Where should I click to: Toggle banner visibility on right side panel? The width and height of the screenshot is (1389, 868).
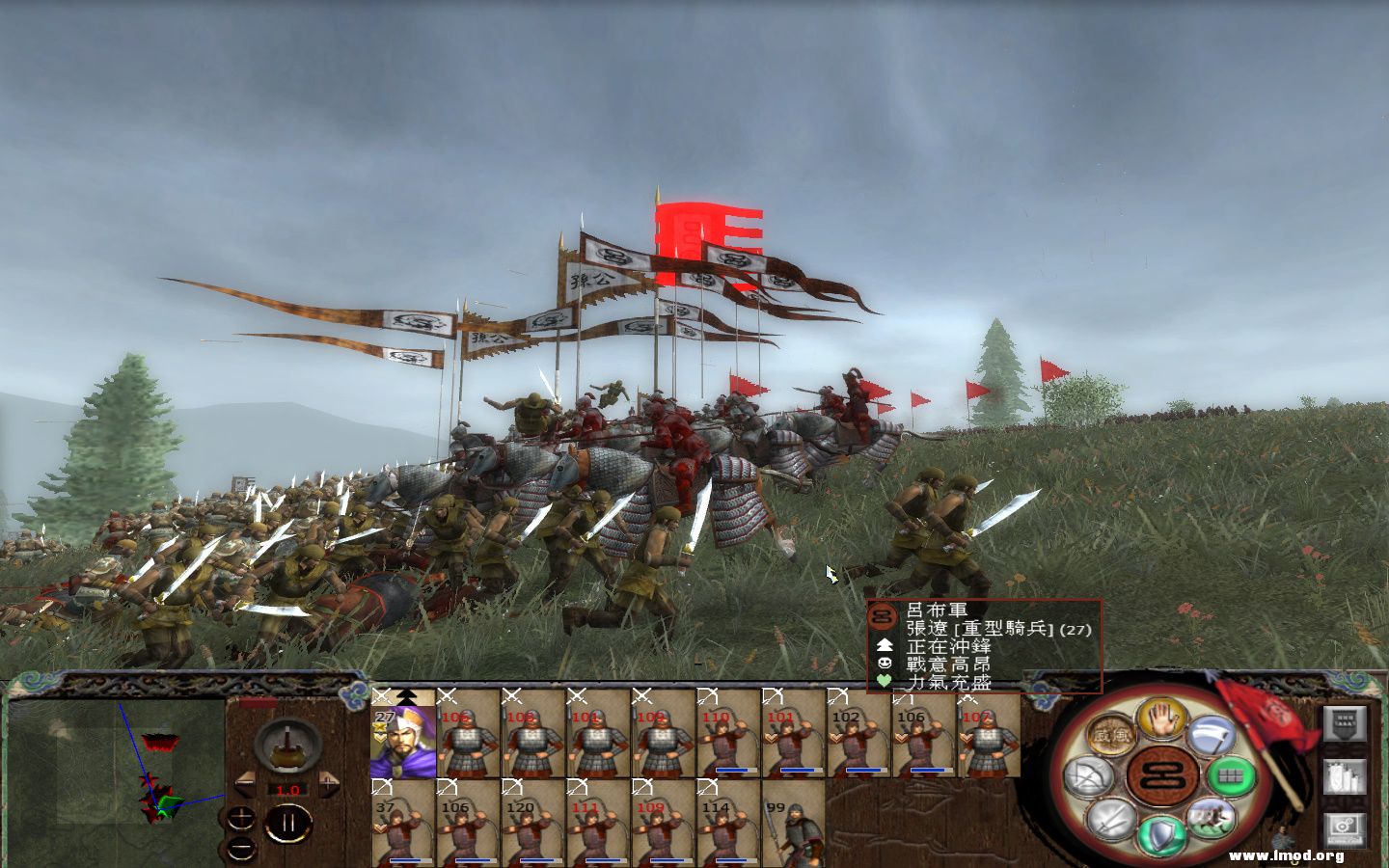[x=1346, y=724]
